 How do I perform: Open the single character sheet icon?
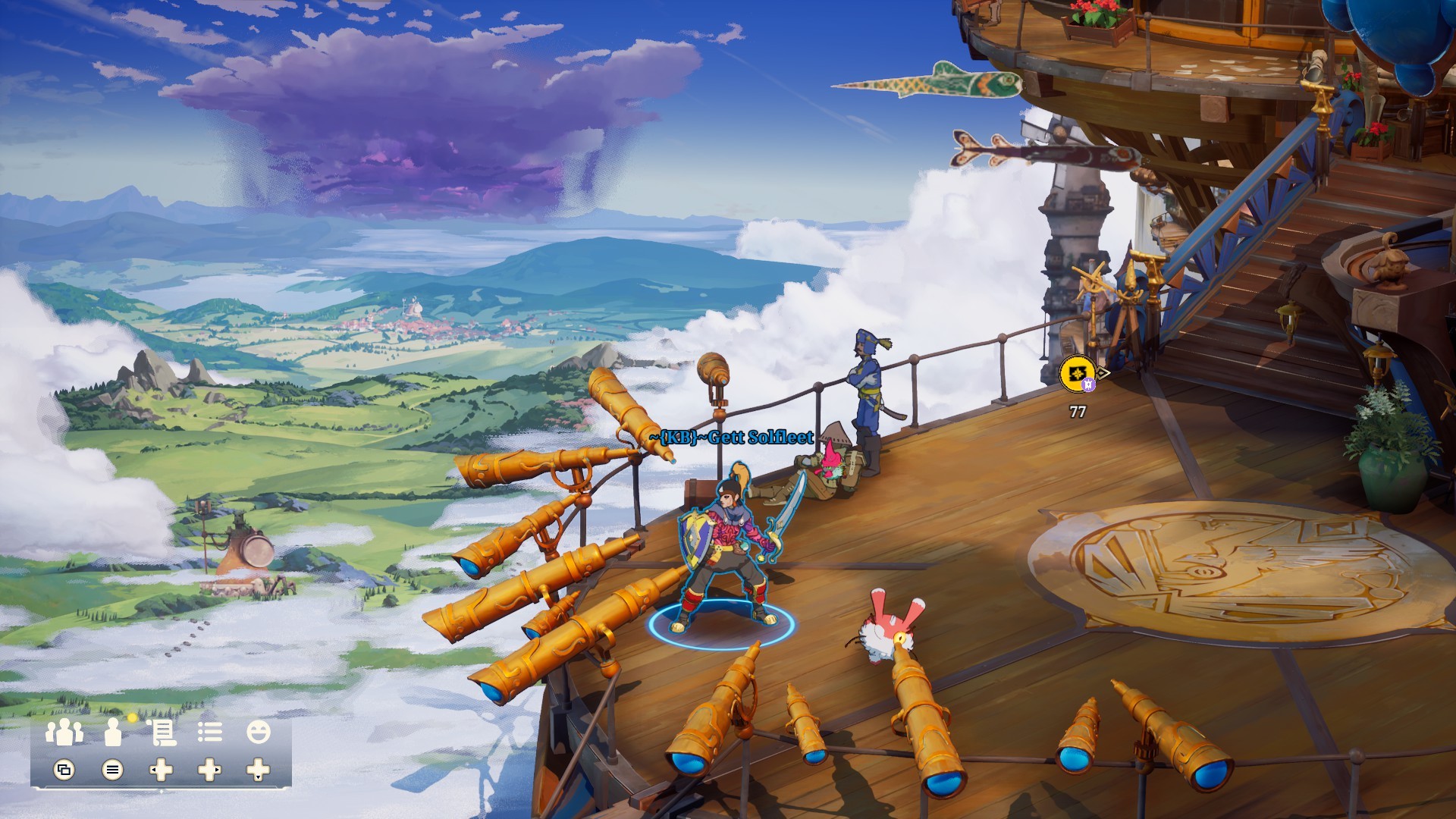pyautogui.click(x=113, y=733)
